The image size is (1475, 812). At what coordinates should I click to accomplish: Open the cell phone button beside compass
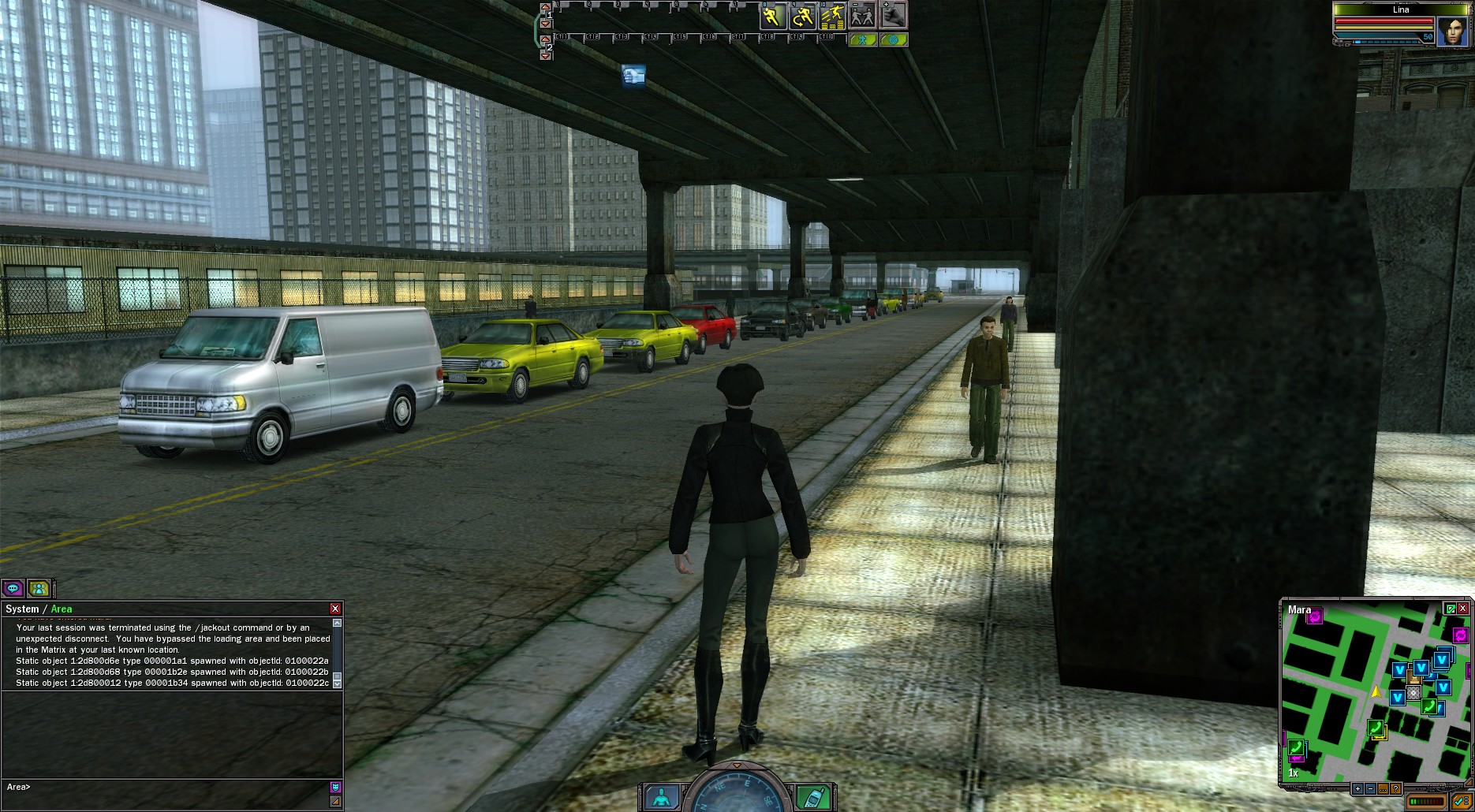(x=812, y=796)
